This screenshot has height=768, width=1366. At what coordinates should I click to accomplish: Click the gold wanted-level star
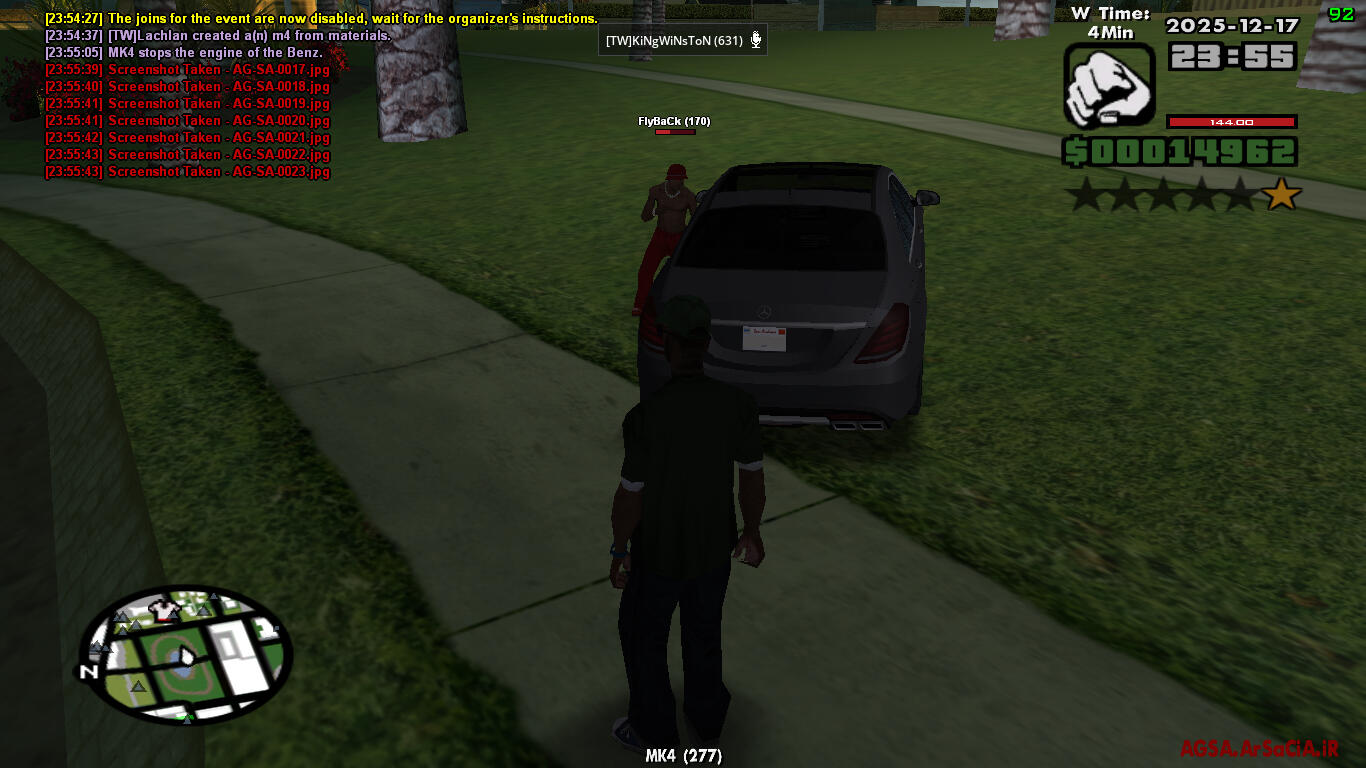tap(1282, 194)
